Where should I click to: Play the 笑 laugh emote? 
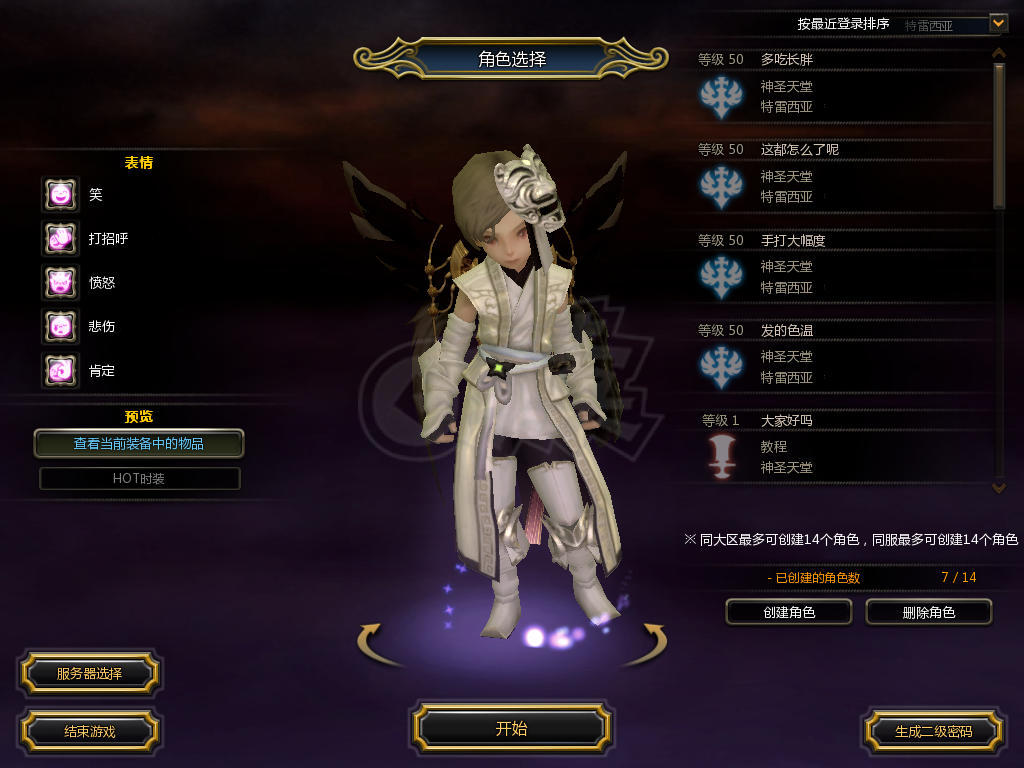pyautogui.click(x=60, y=194)
